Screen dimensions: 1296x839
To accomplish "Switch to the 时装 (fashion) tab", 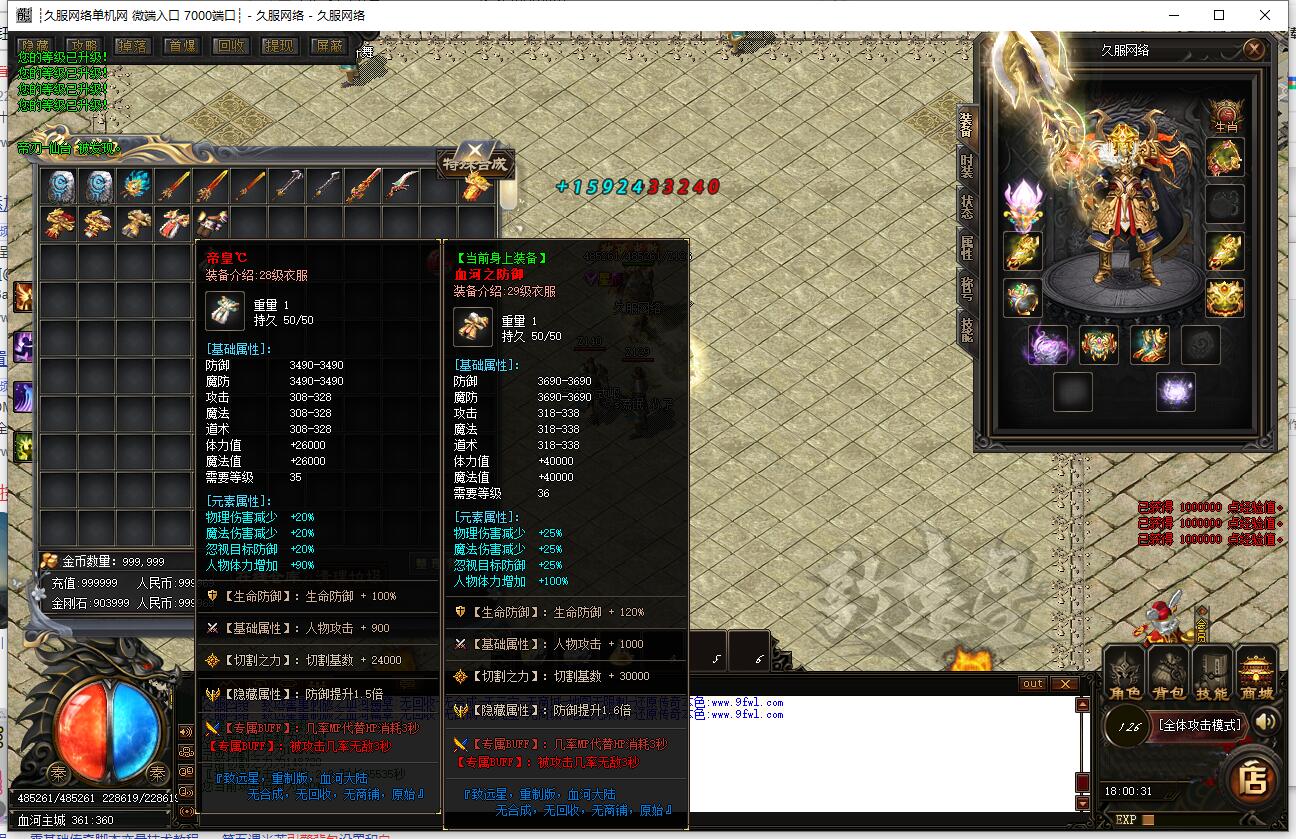I will click(966, 166).
